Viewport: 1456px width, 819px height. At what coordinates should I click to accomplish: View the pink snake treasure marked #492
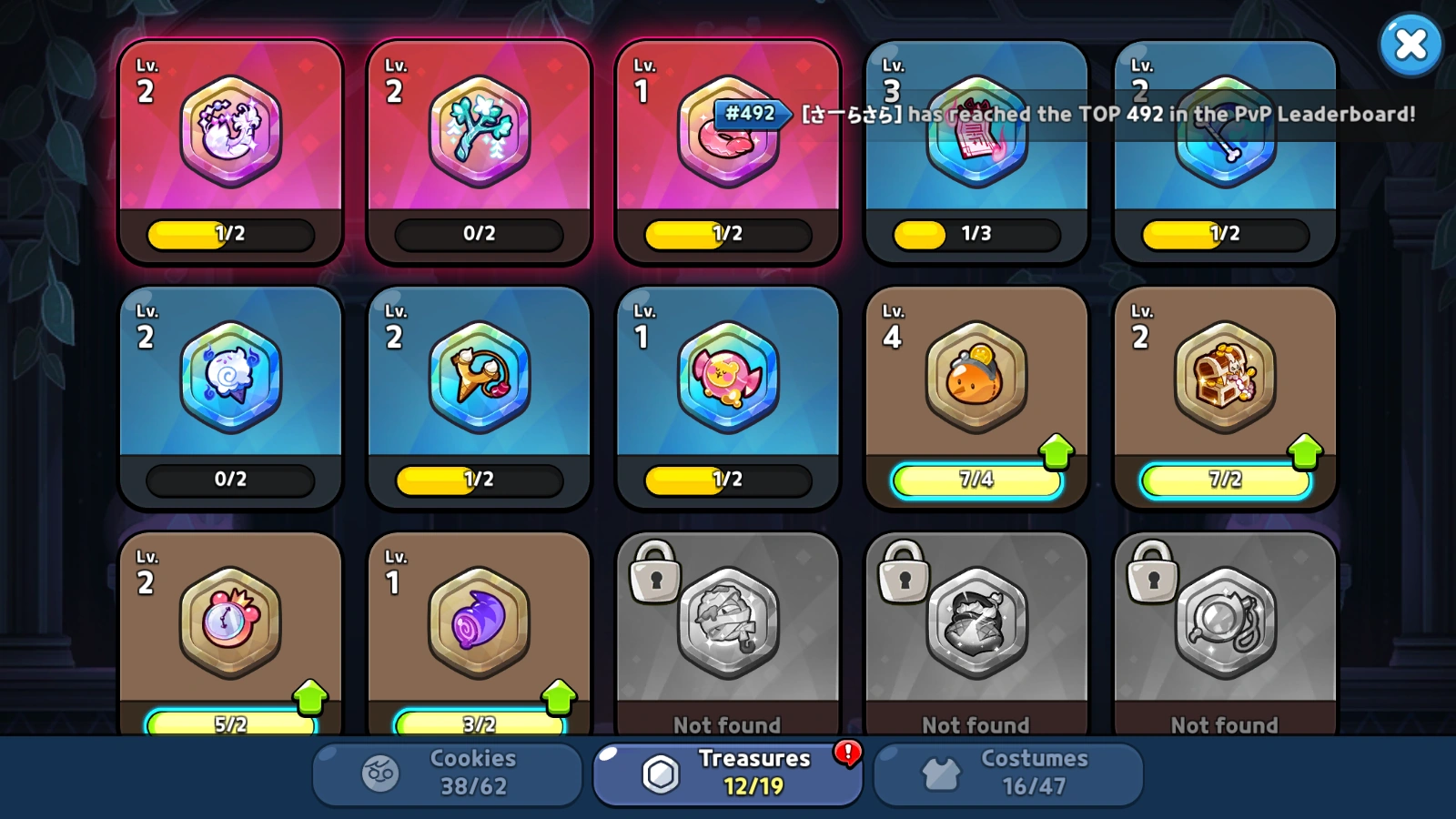click(x=727, y=146)
